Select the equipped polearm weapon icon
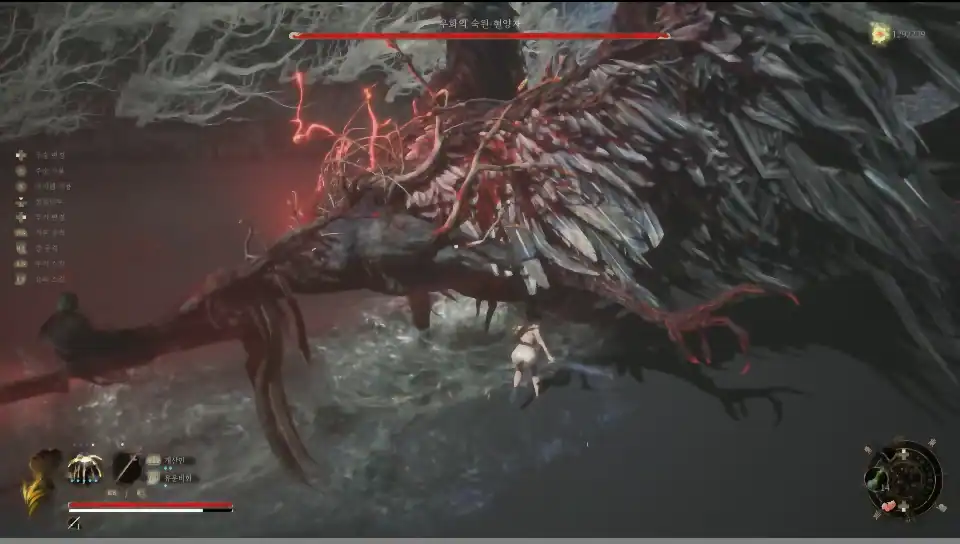Viewport: 960px width, 544px height. point(127,468)
